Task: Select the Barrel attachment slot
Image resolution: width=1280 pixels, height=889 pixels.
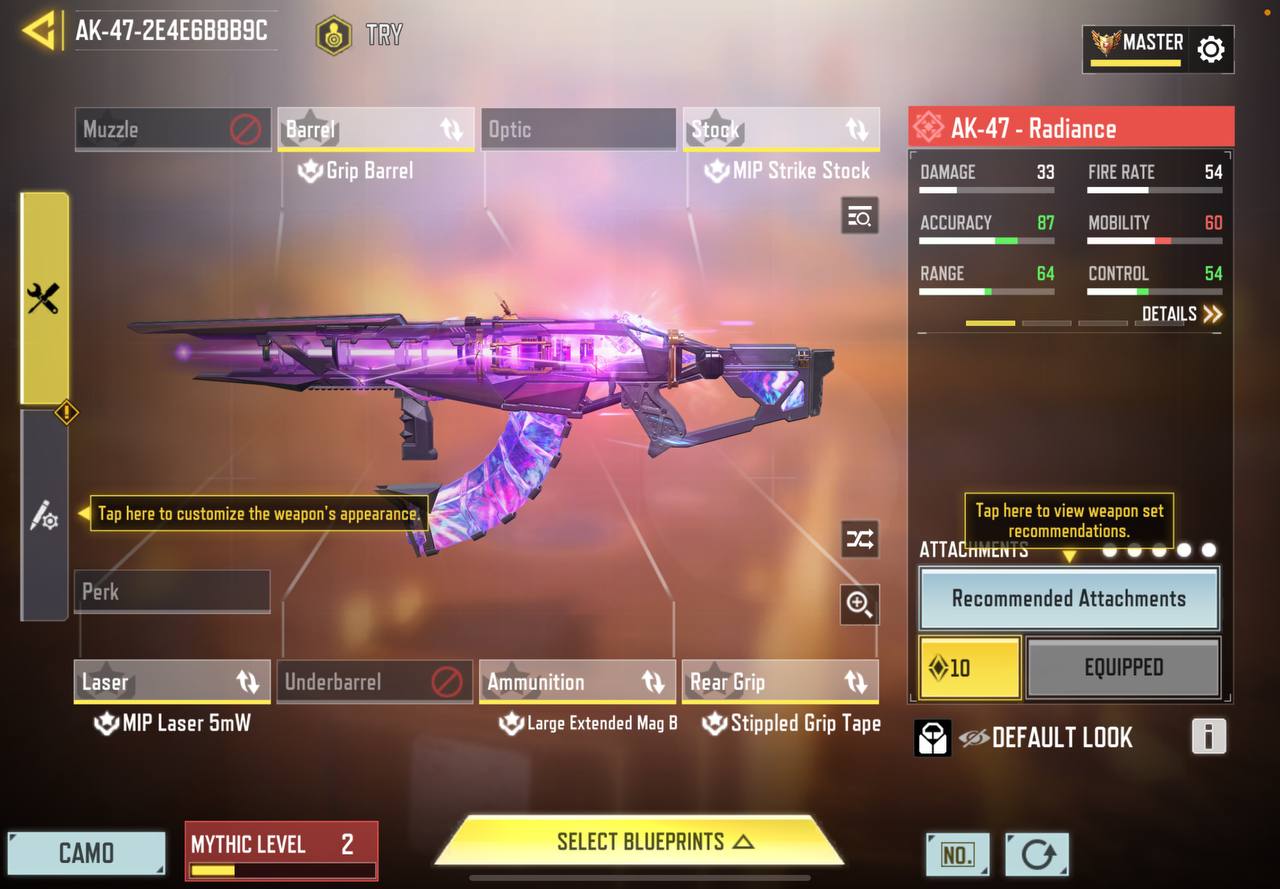Action: click(x=375, y=129)
